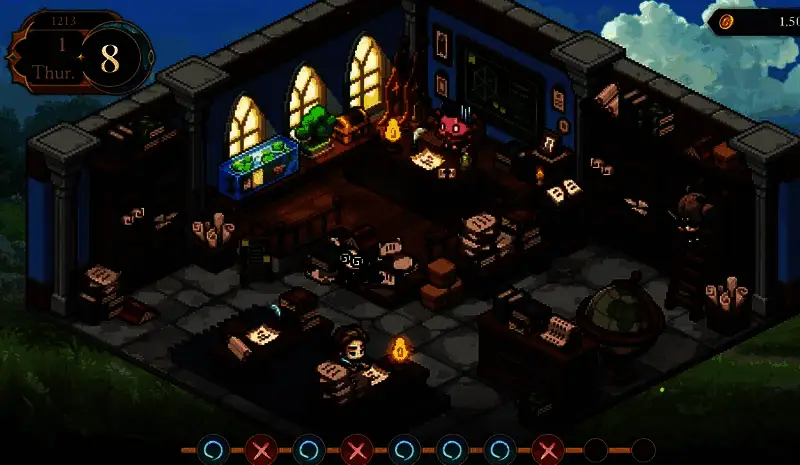Select the gold coin currency icon
800x465 pixels.
click(727, 21)
